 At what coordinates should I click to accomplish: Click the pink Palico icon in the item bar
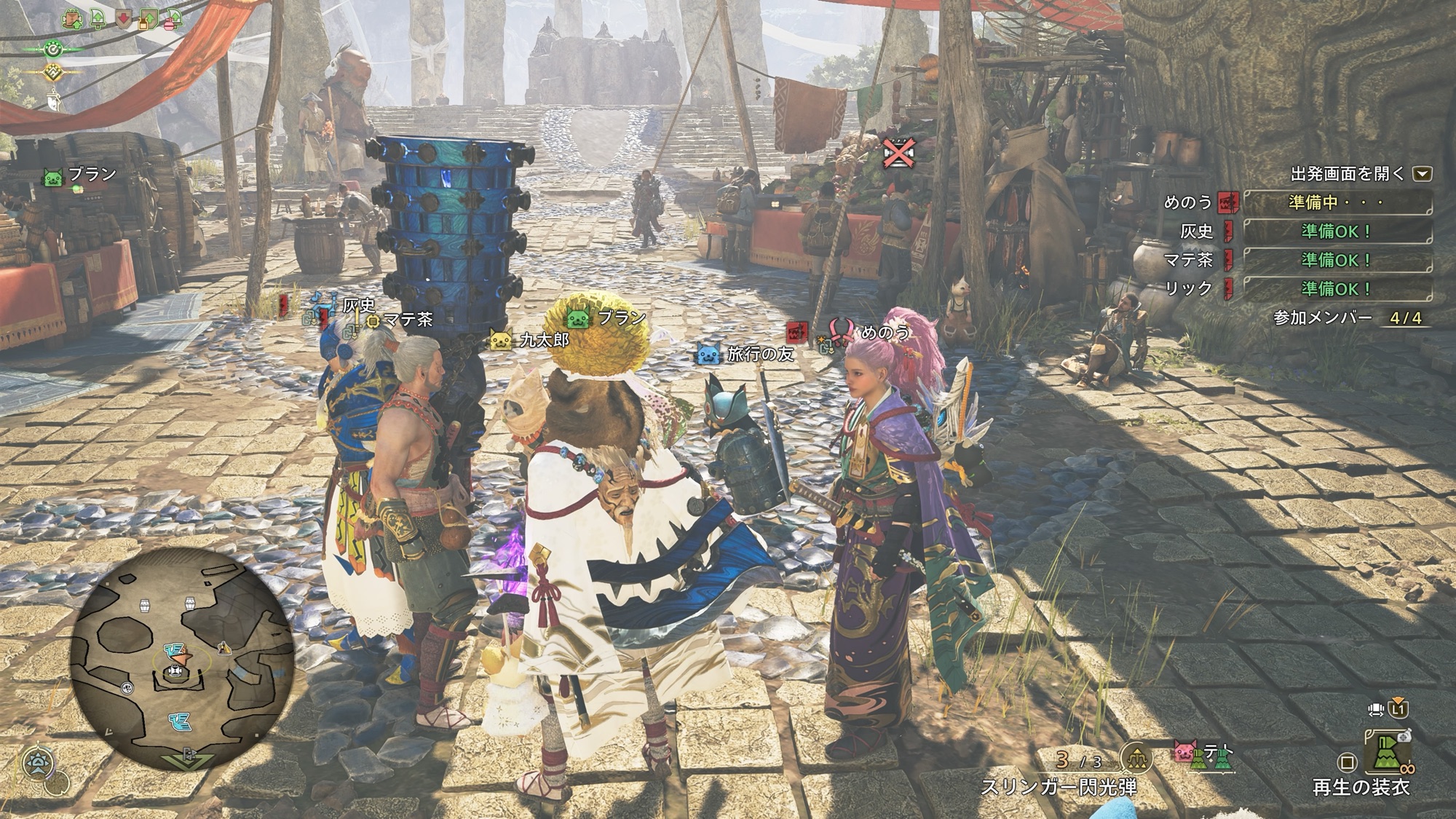click(x=1186, y=751)
